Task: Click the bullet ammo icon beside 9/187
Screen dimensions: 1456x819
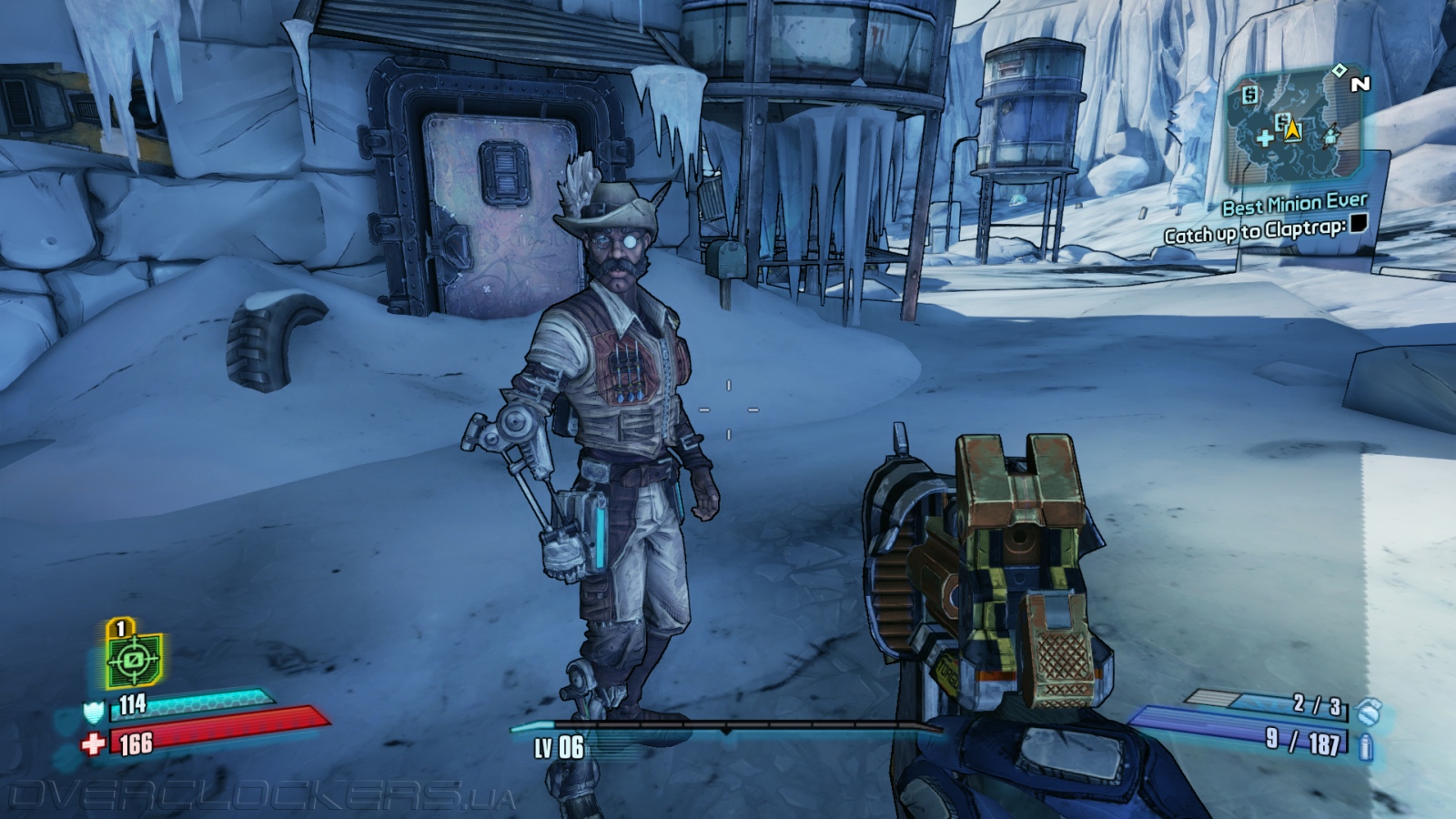Action: pos(1365,748)
